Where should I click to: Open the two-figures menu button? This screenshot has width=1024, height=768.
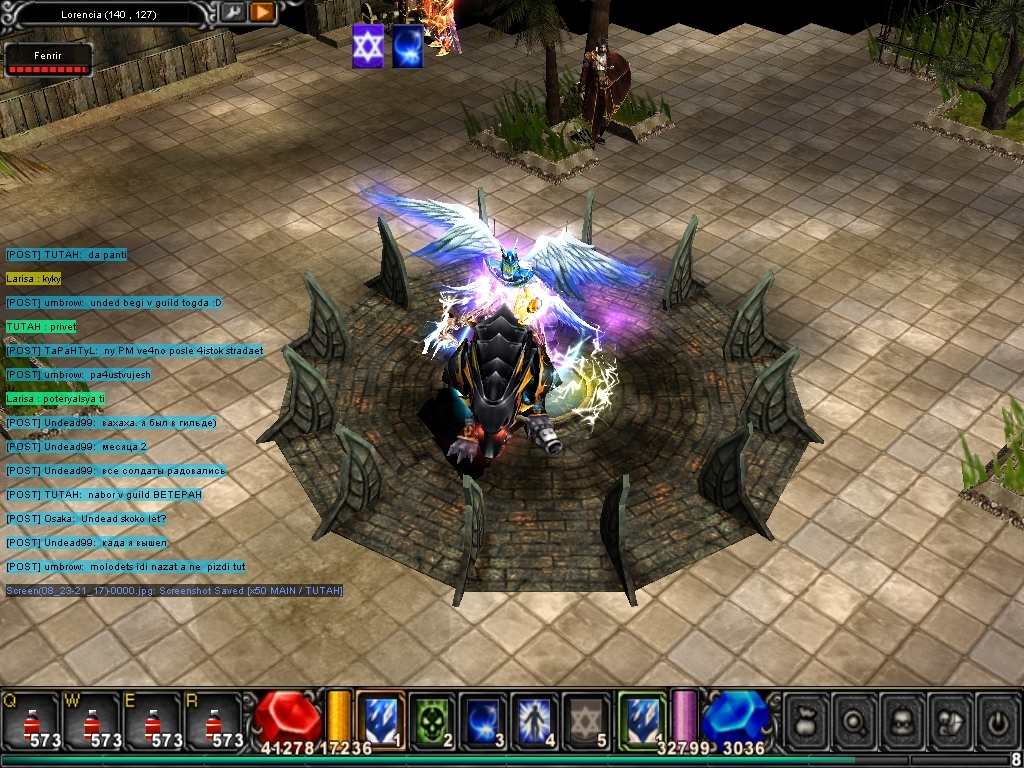click(x=950, y=719)
